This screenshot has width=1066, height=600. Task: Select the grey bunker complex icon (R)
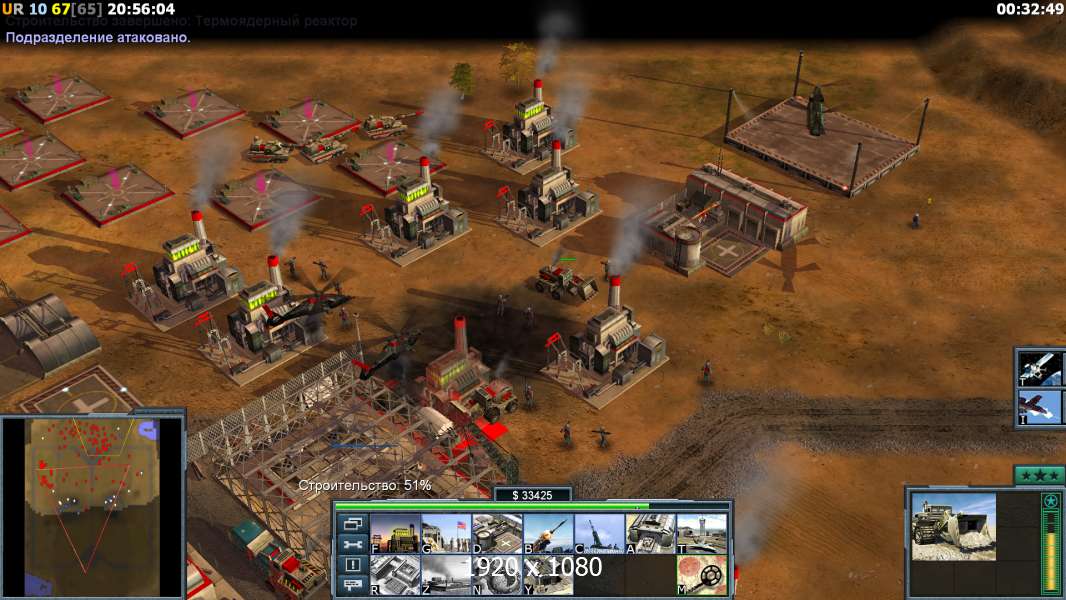coord(395,575)
